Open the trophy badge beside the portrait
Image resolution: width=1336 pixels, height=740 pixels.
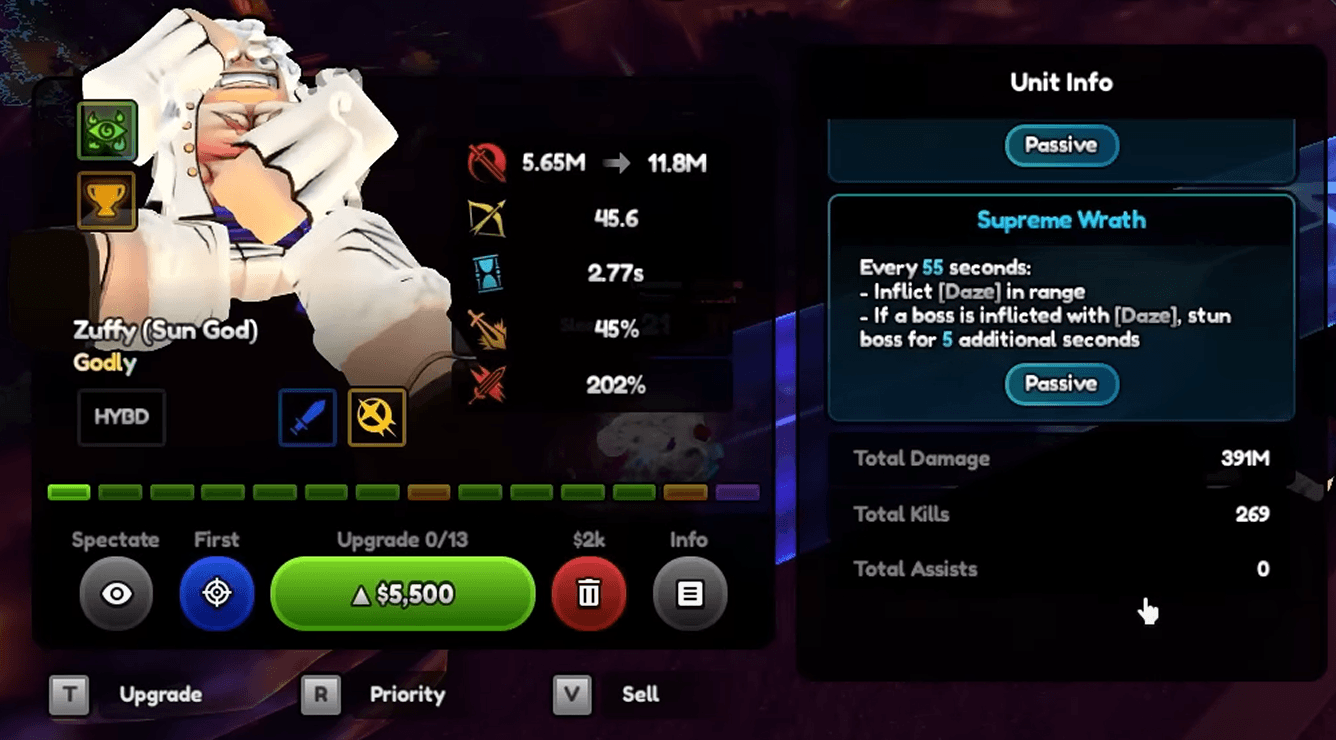pos(106,201)
